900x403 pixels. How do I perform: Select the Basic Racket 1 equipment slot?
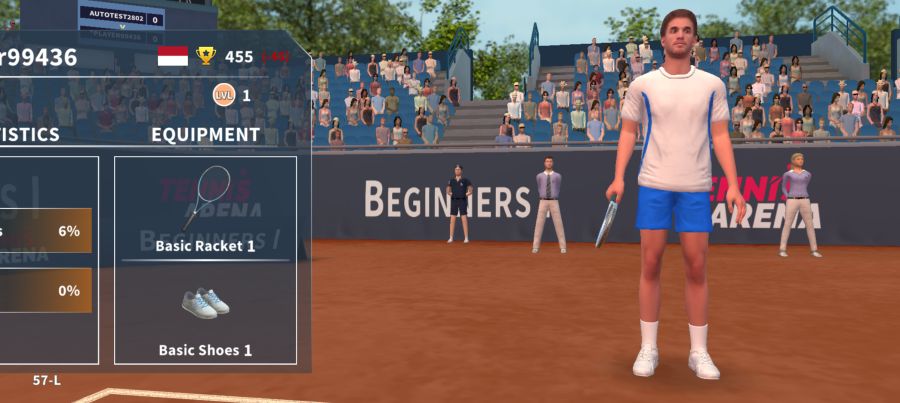click(205, 208)
